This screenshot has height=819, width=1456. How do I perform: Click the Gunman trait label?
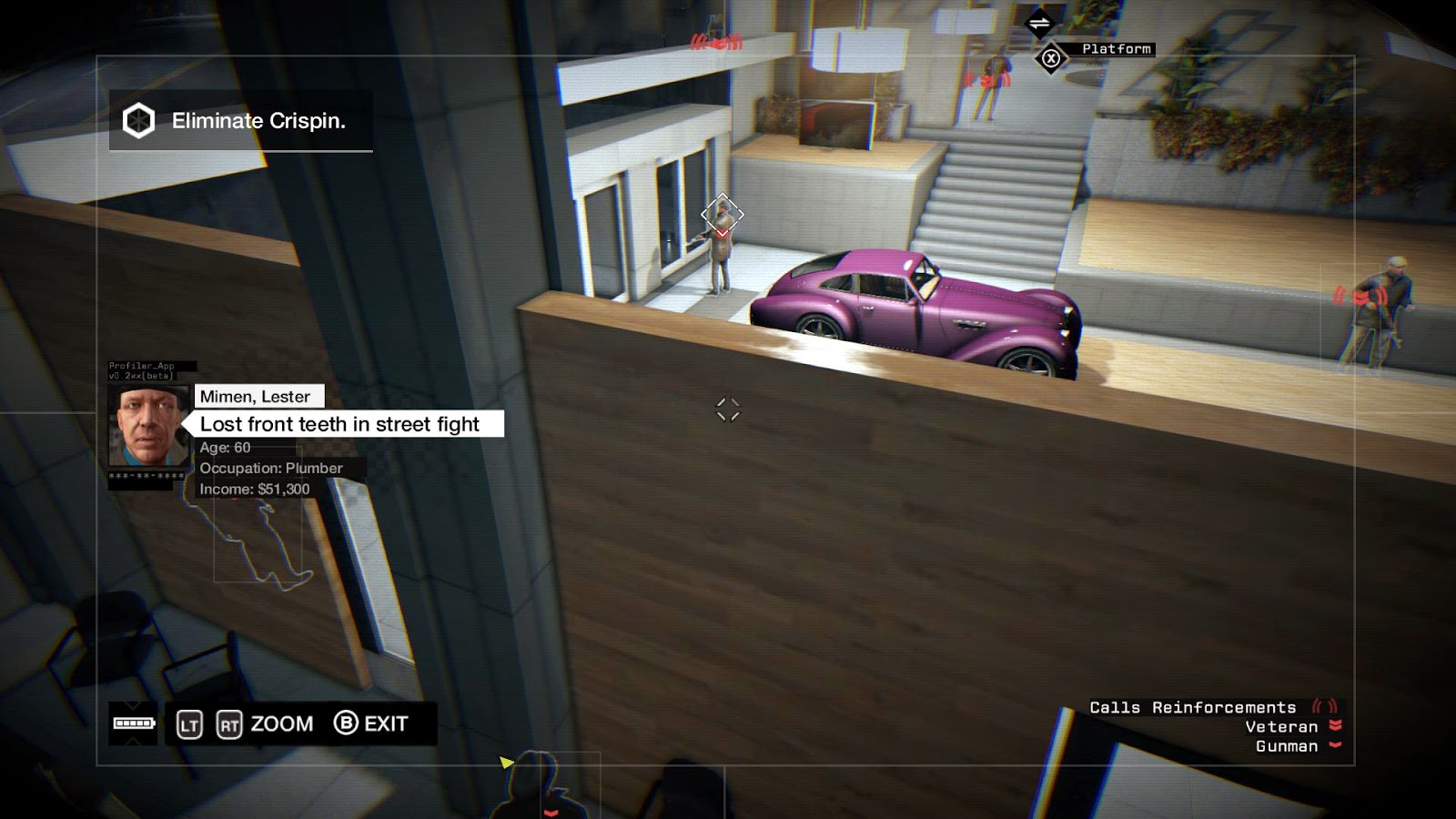[1287, 746]
